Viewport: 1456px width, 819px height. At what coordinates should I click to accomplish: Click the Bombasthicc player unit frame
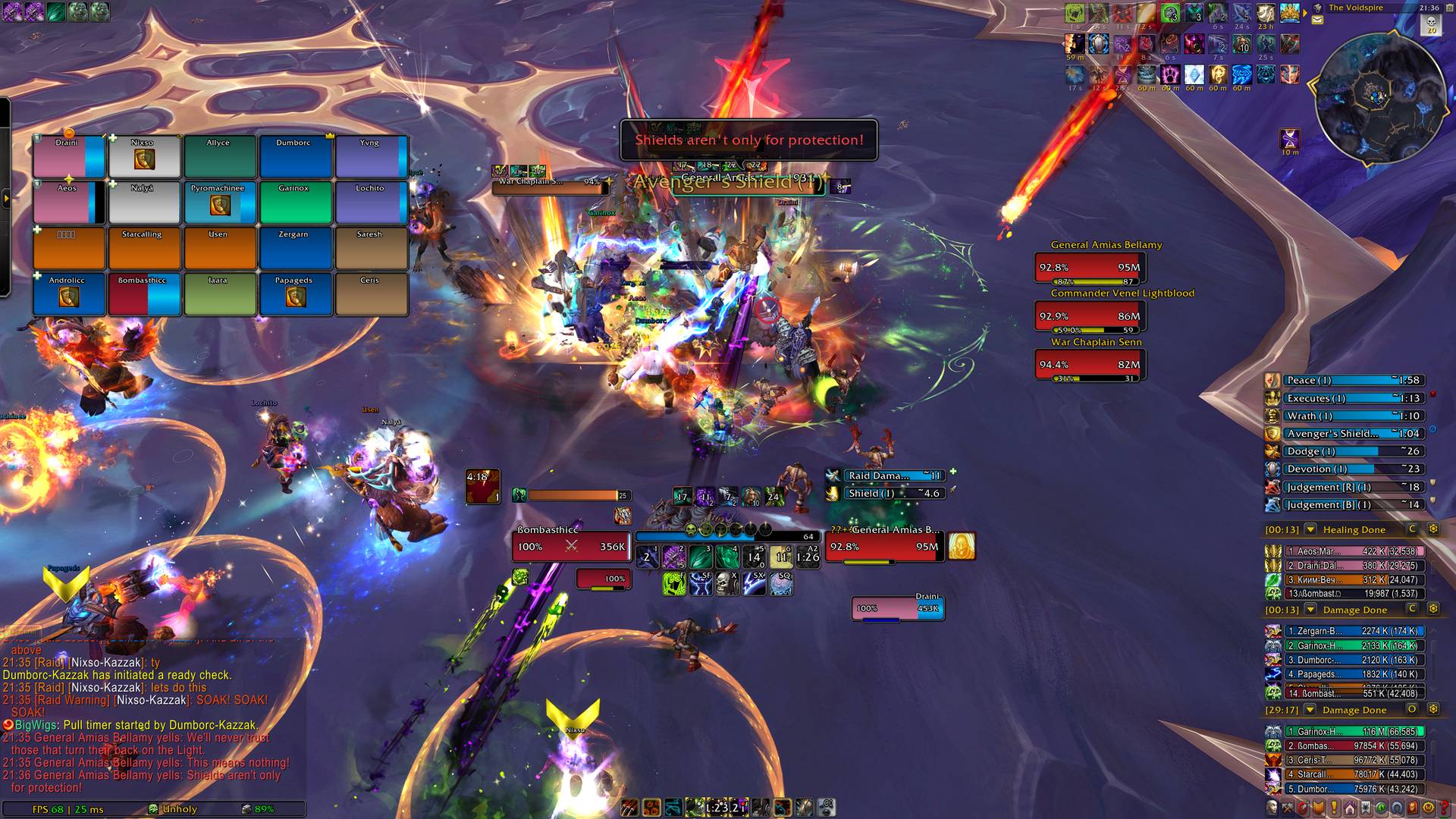coord(571,547)
